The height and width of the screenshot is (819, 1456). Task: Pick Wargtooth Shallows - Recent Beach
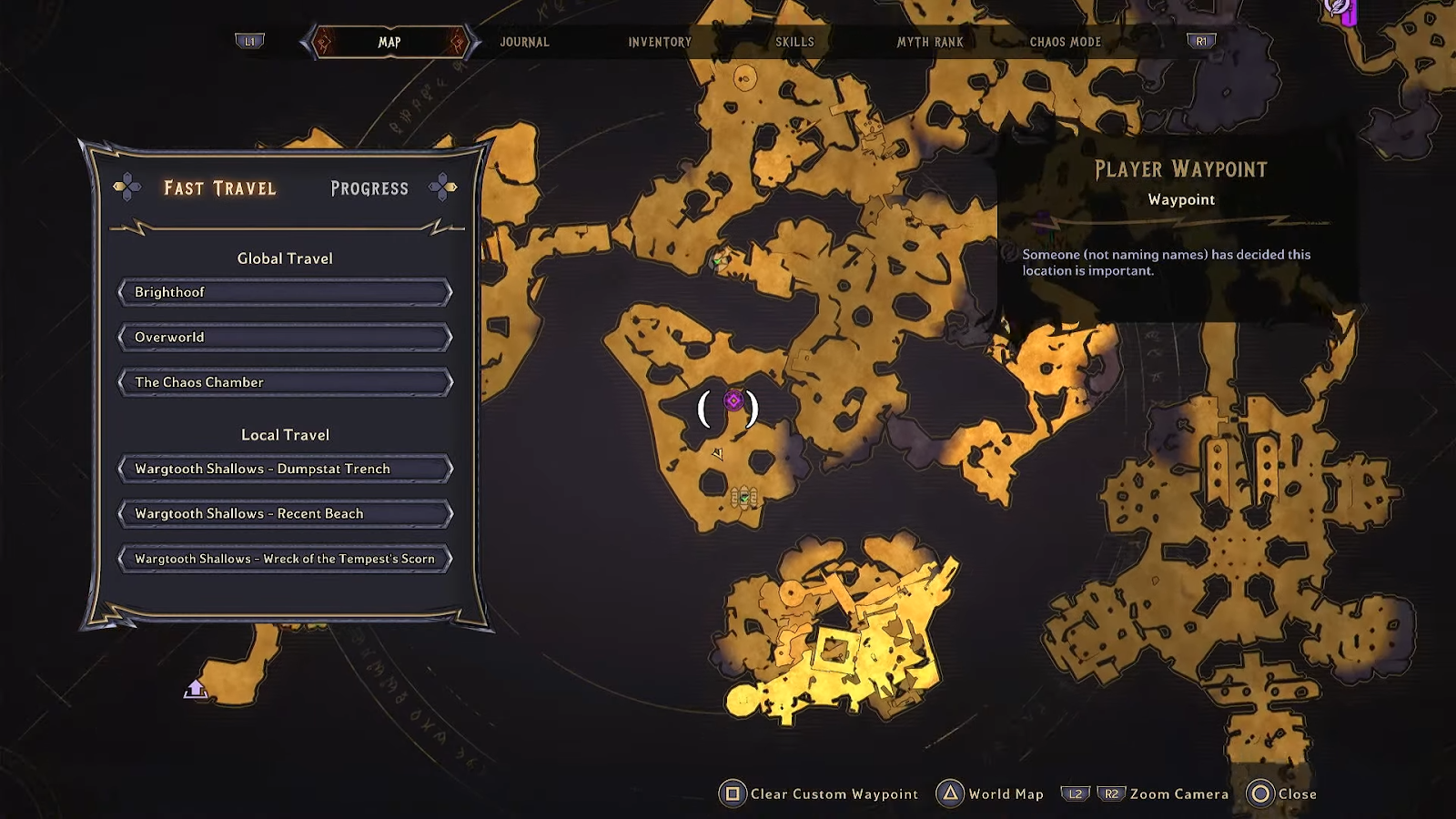coord(285,513)
